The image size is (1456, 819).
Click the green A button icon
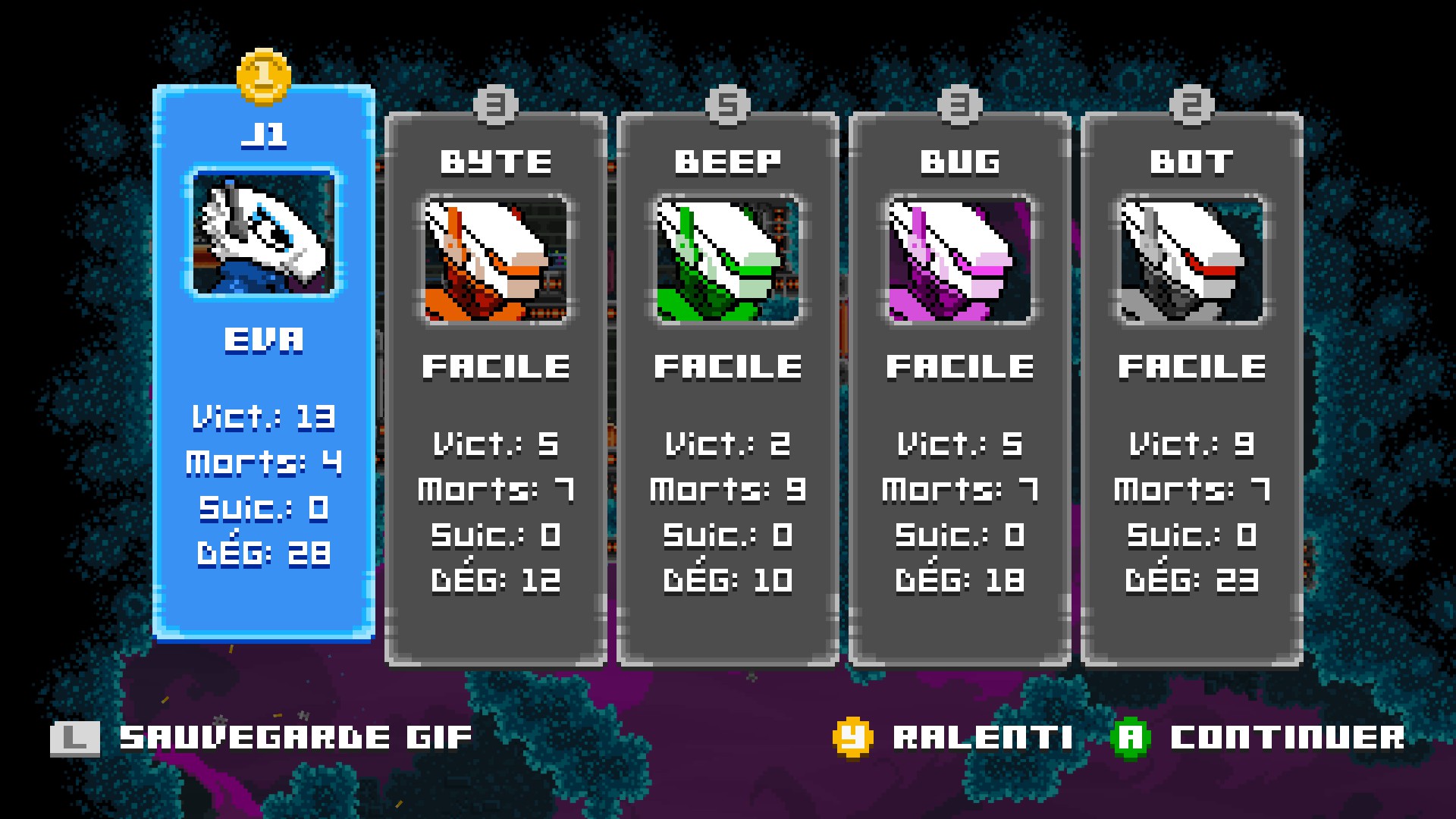1130,735
